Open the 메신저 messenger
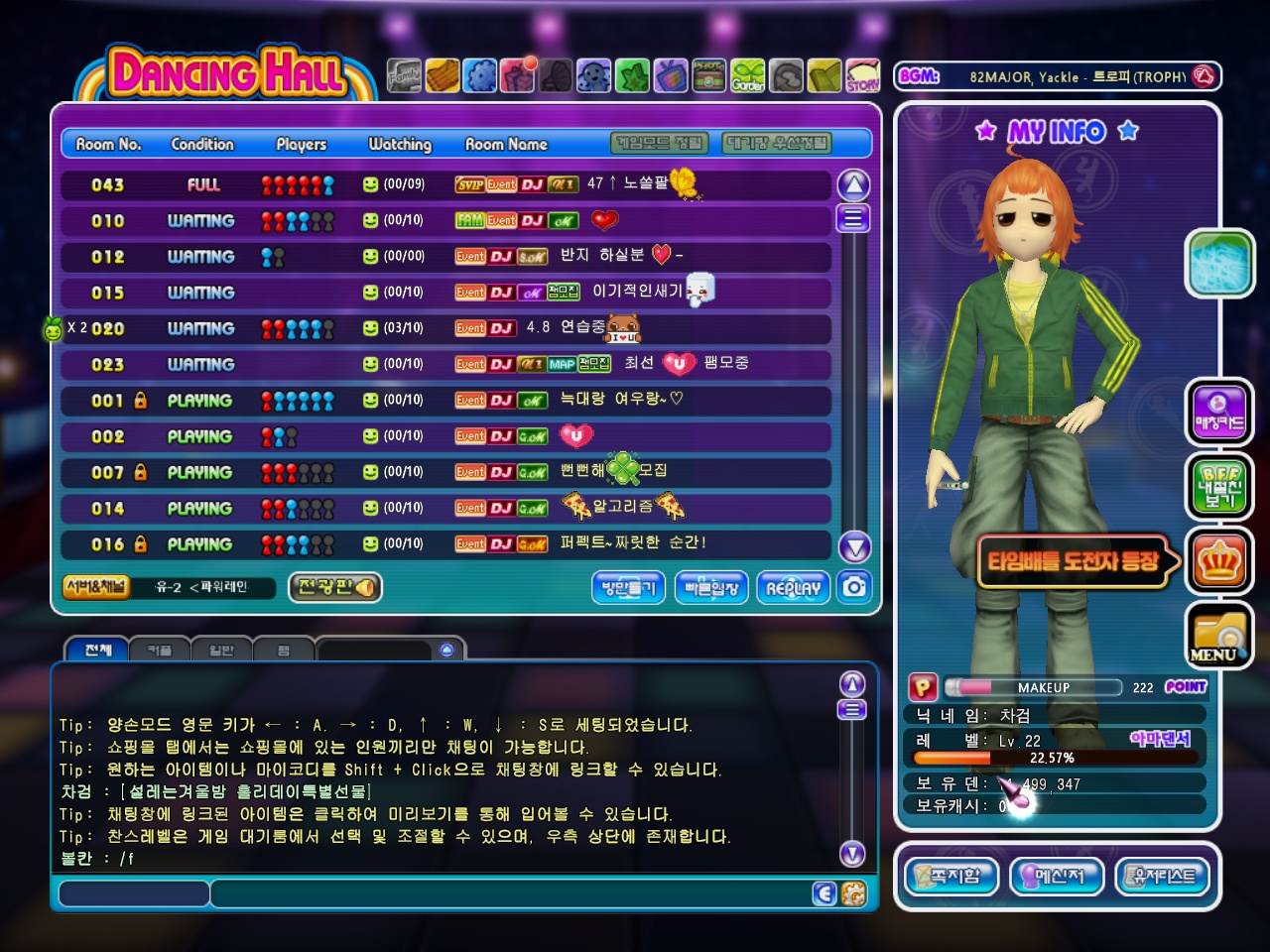The height and width of the screenshot is (952, 1270). (1056, 877)
